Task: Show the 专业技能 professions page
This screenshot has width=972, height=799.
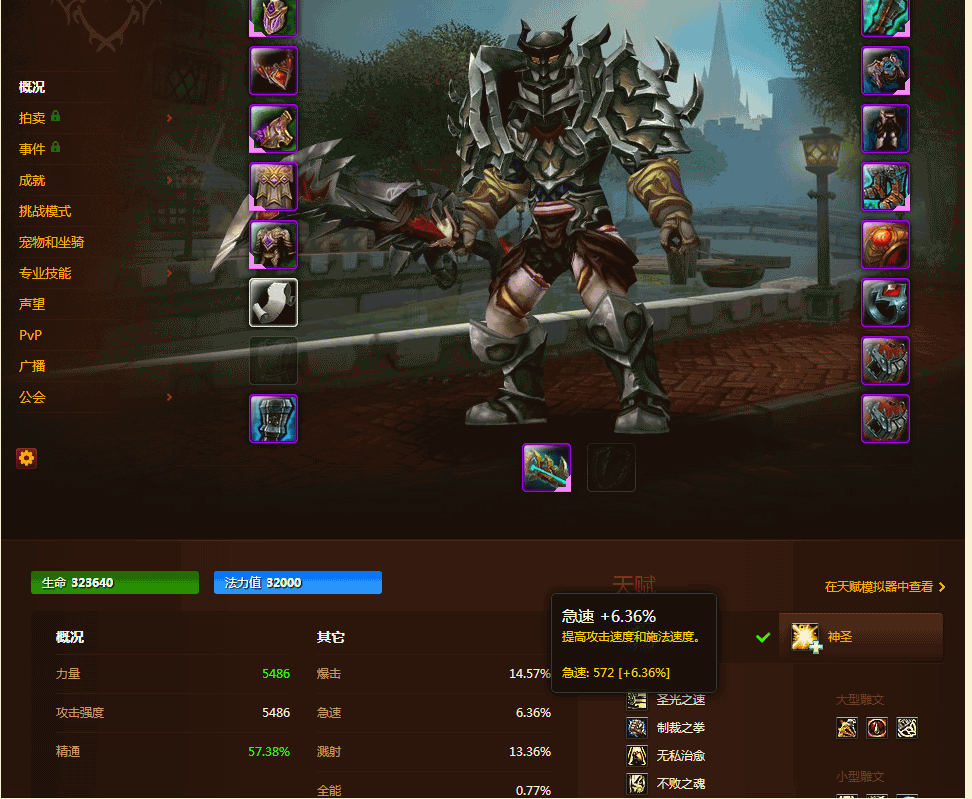Action: [x=44, y=273]
